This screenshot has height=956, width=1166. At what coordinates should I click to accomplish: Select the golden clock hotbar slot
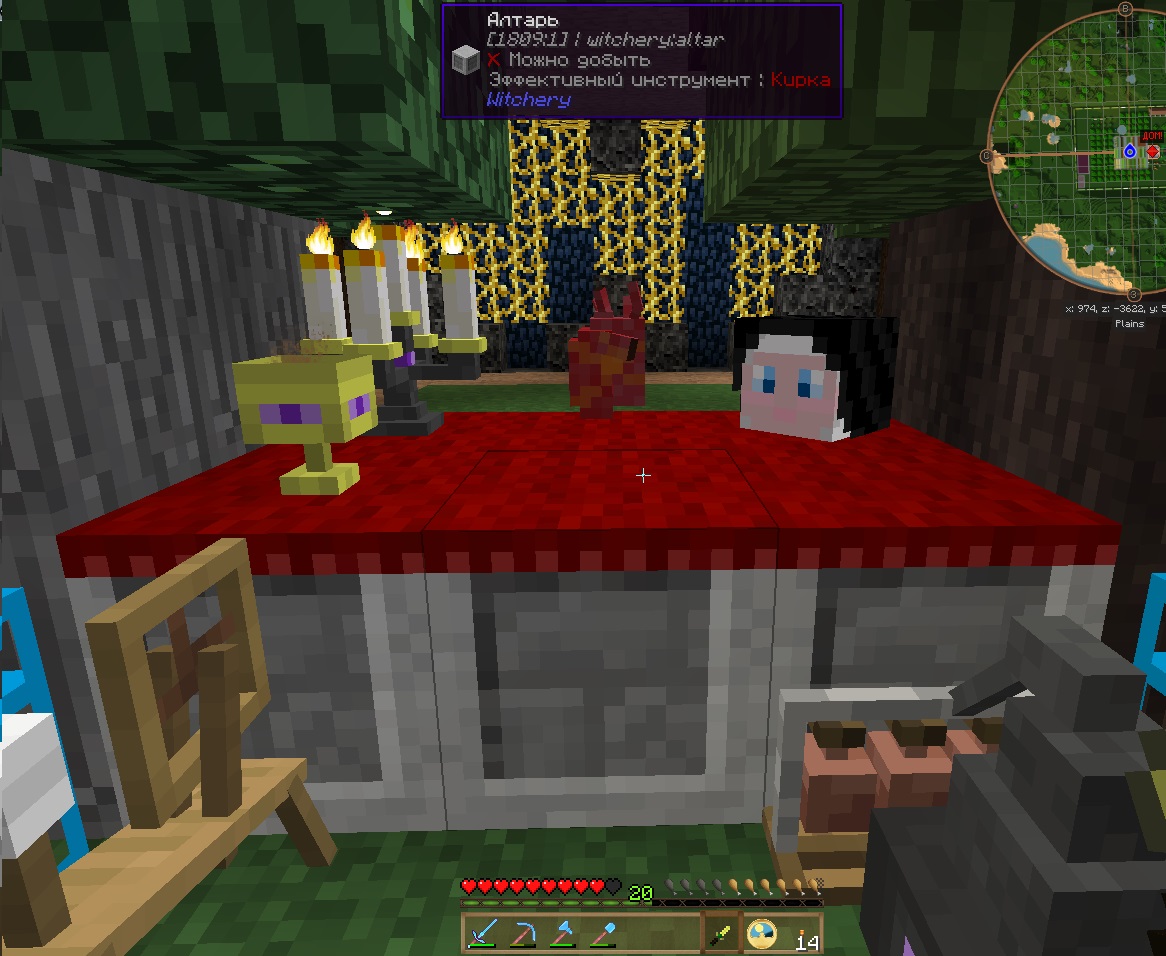pos(762,934)
